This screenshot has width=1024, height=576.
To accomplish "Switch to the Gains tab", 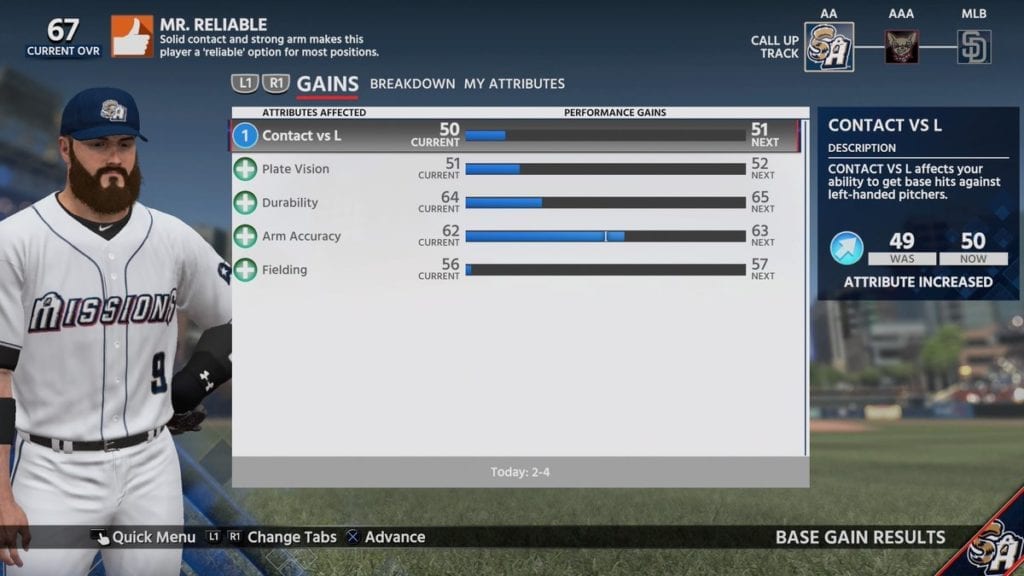I will coord(327,84).
